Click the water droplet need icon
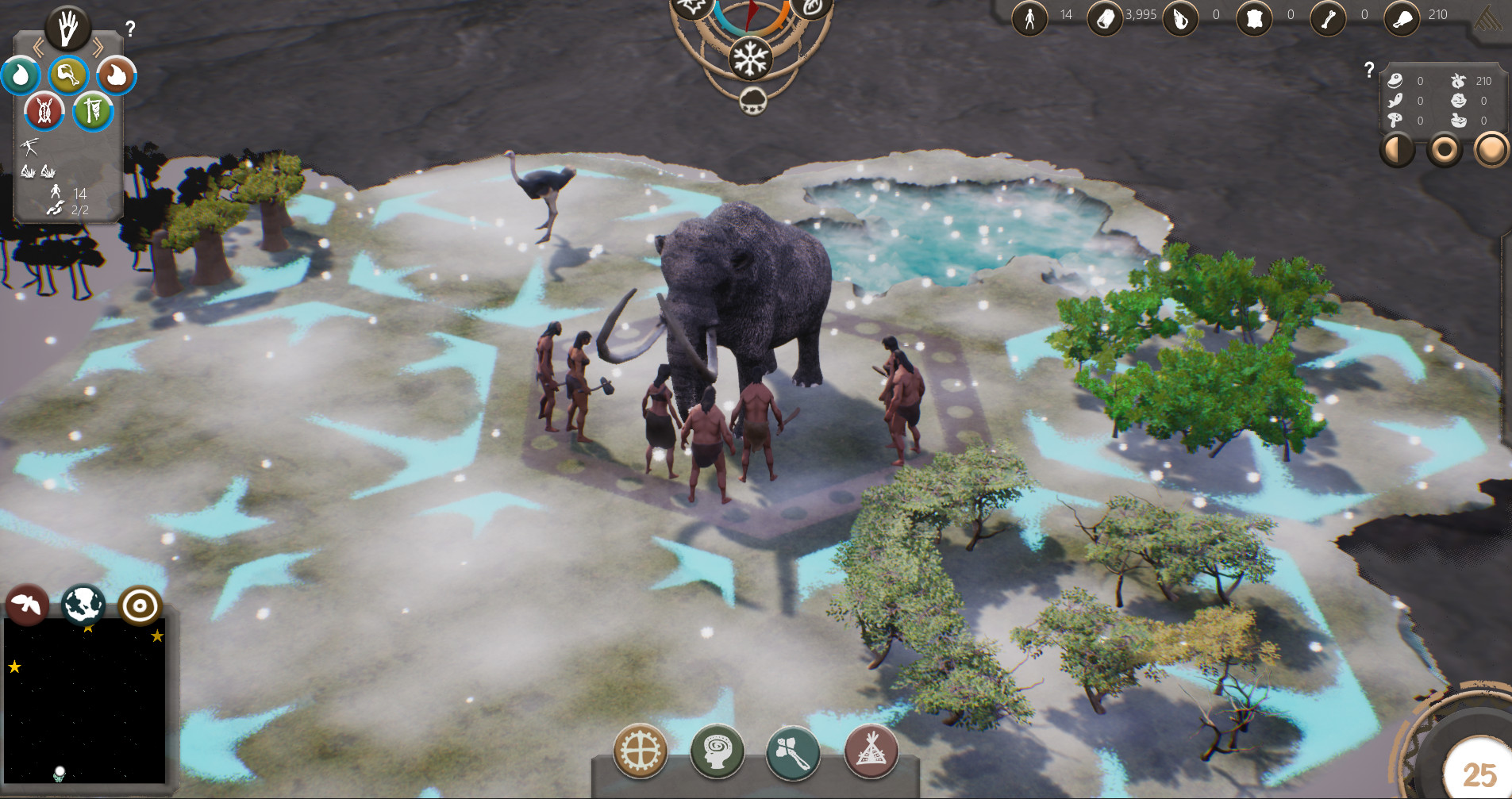 (21, 75)
